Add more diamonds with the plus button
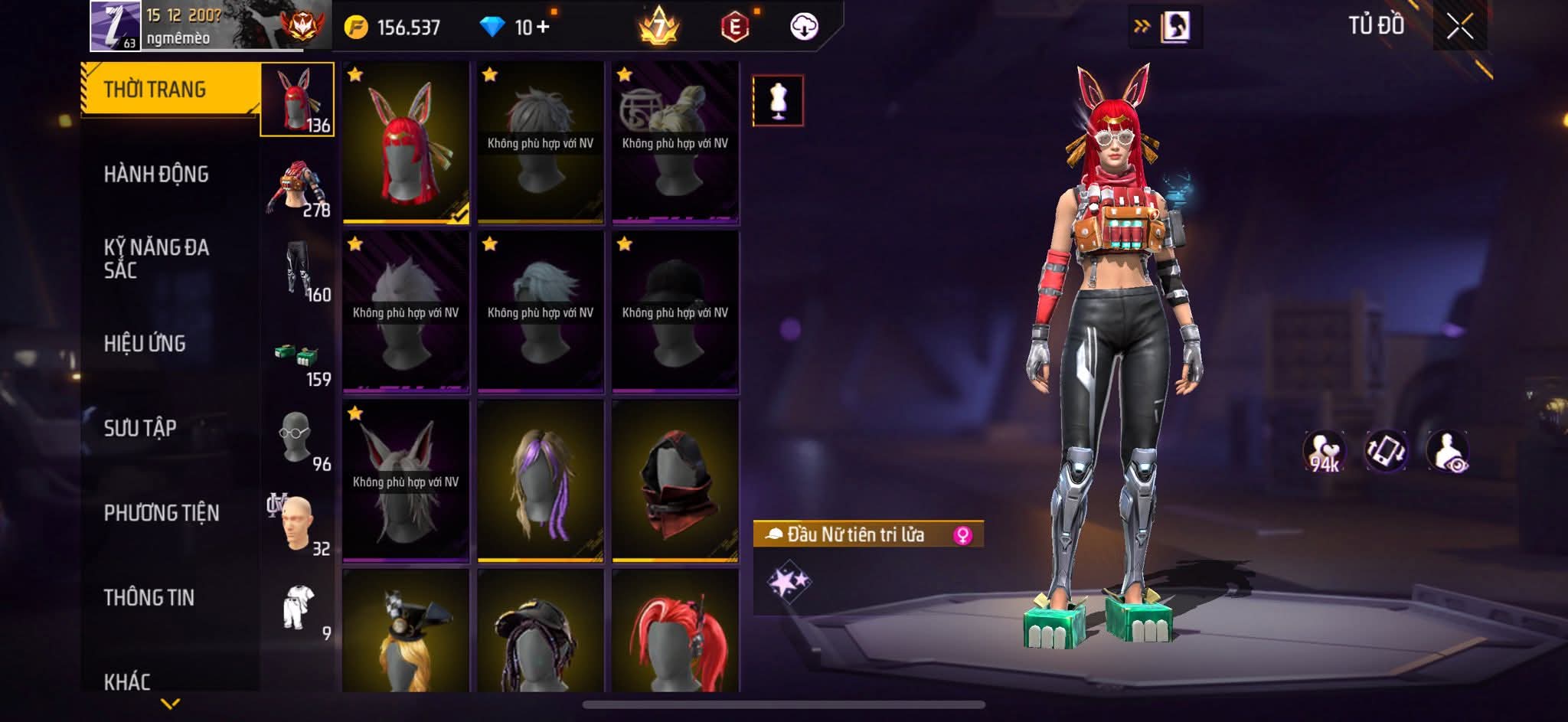1568x722 pixels. (x=543, y=28)
